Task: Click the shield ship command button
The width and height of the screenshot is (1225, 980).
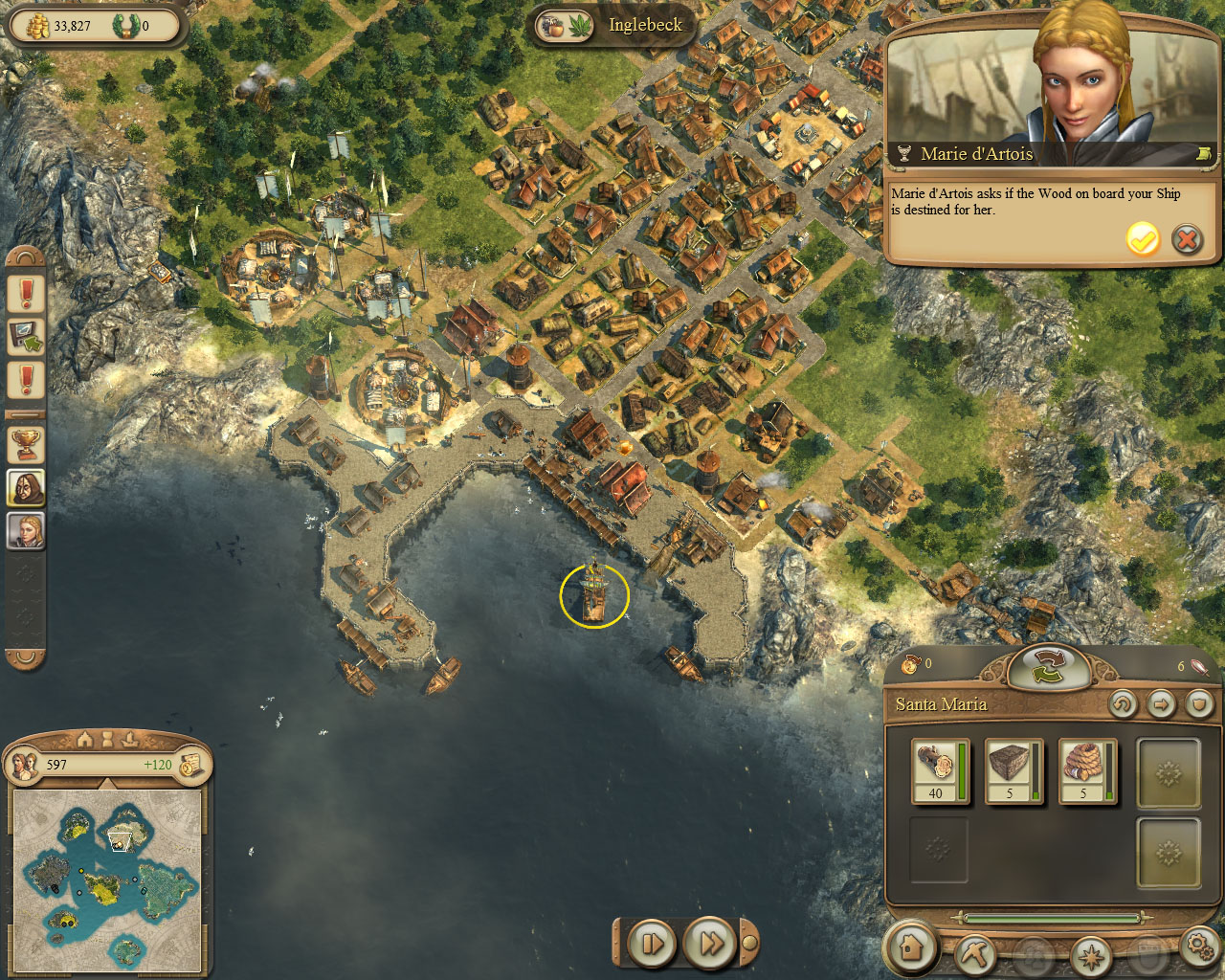Action: (1199, 705)
